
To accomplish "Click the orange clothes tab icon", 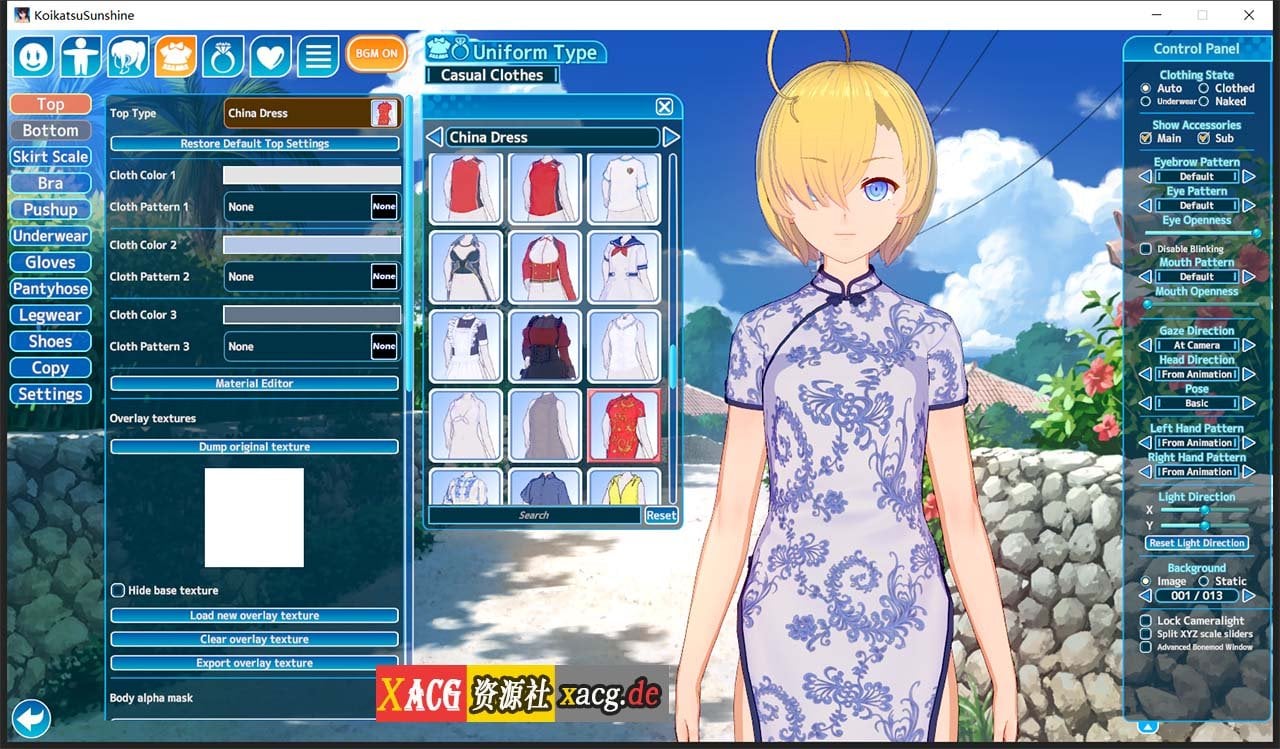I will coord(177,56).
